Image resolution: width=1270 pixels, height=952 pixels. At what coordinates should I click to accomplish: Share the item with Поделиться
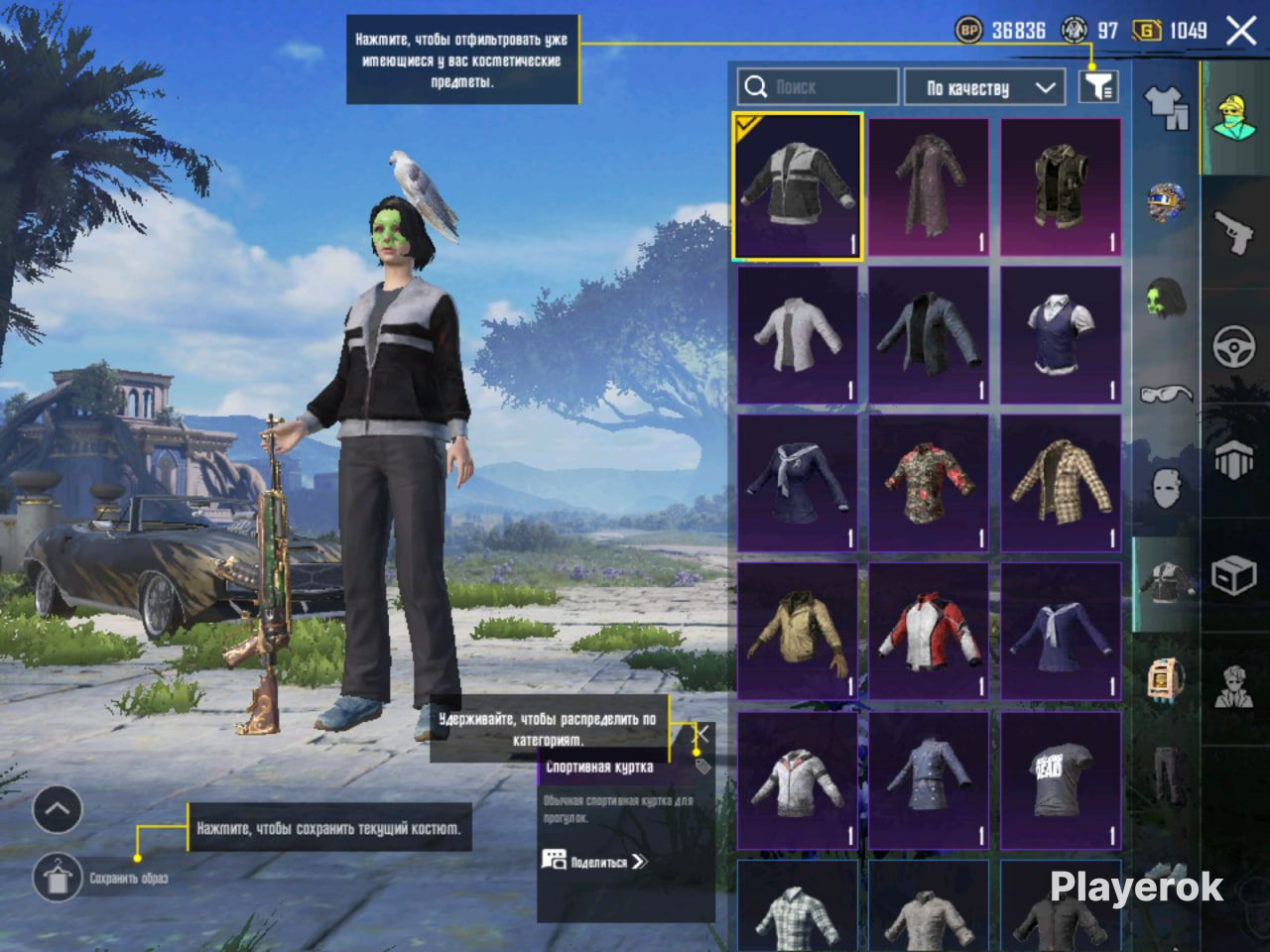point(595,862)
